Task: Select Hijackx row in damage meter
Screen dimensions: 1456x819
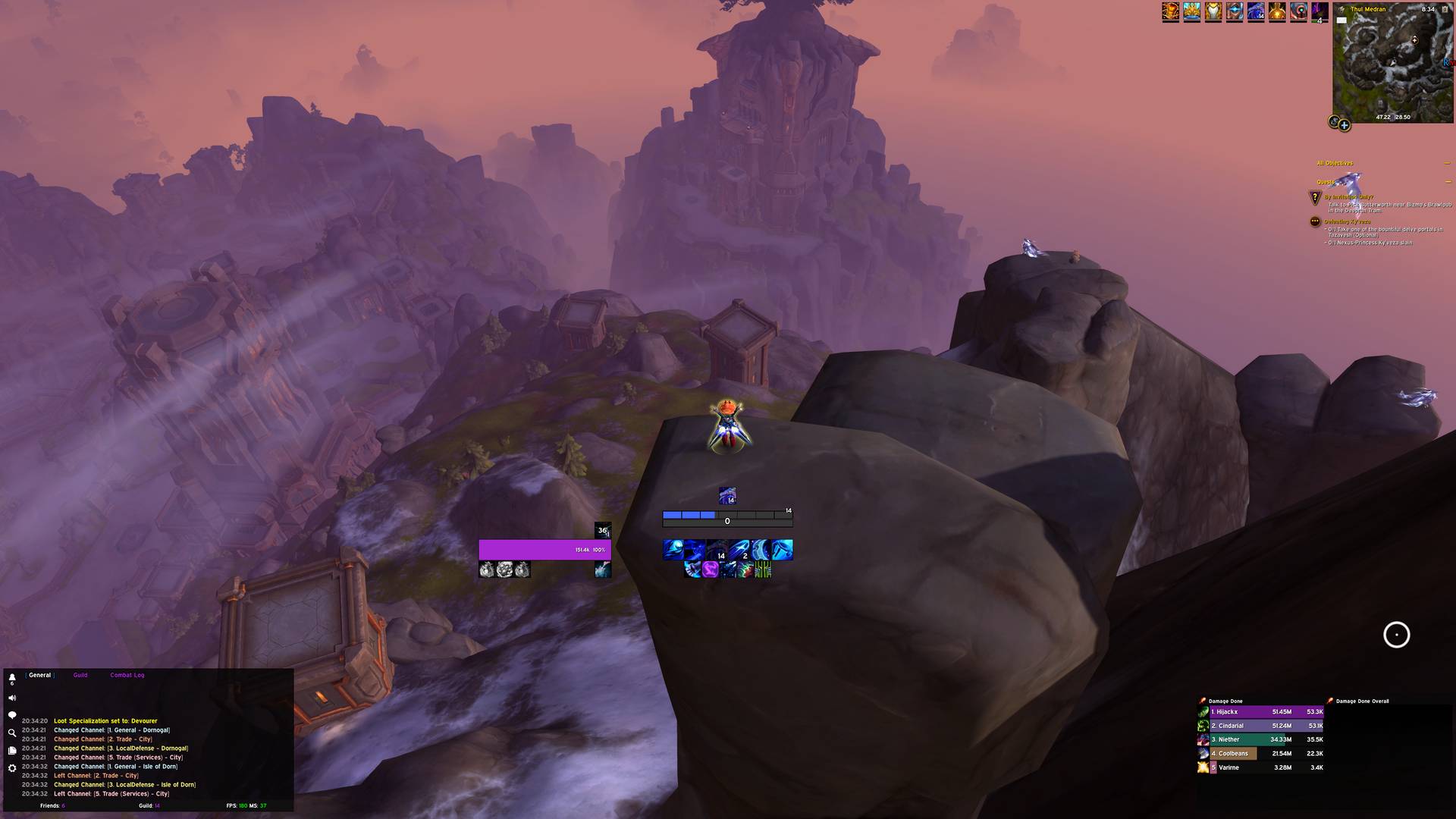Action: (1260, 712)
